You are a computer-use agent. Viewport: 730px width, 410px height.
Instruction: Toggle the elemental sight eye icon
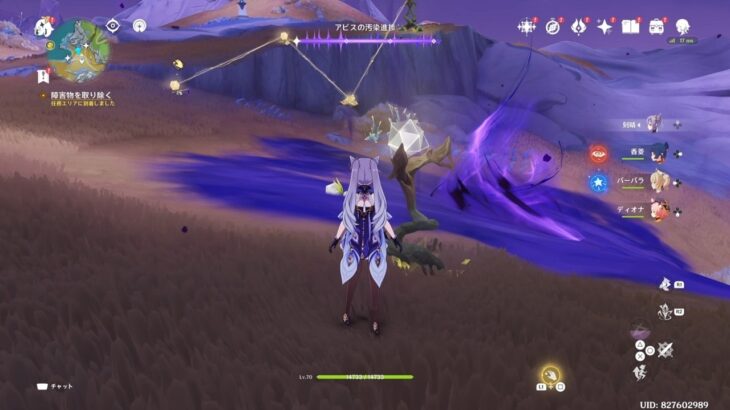pyautogui.click(x=112, y=26)
